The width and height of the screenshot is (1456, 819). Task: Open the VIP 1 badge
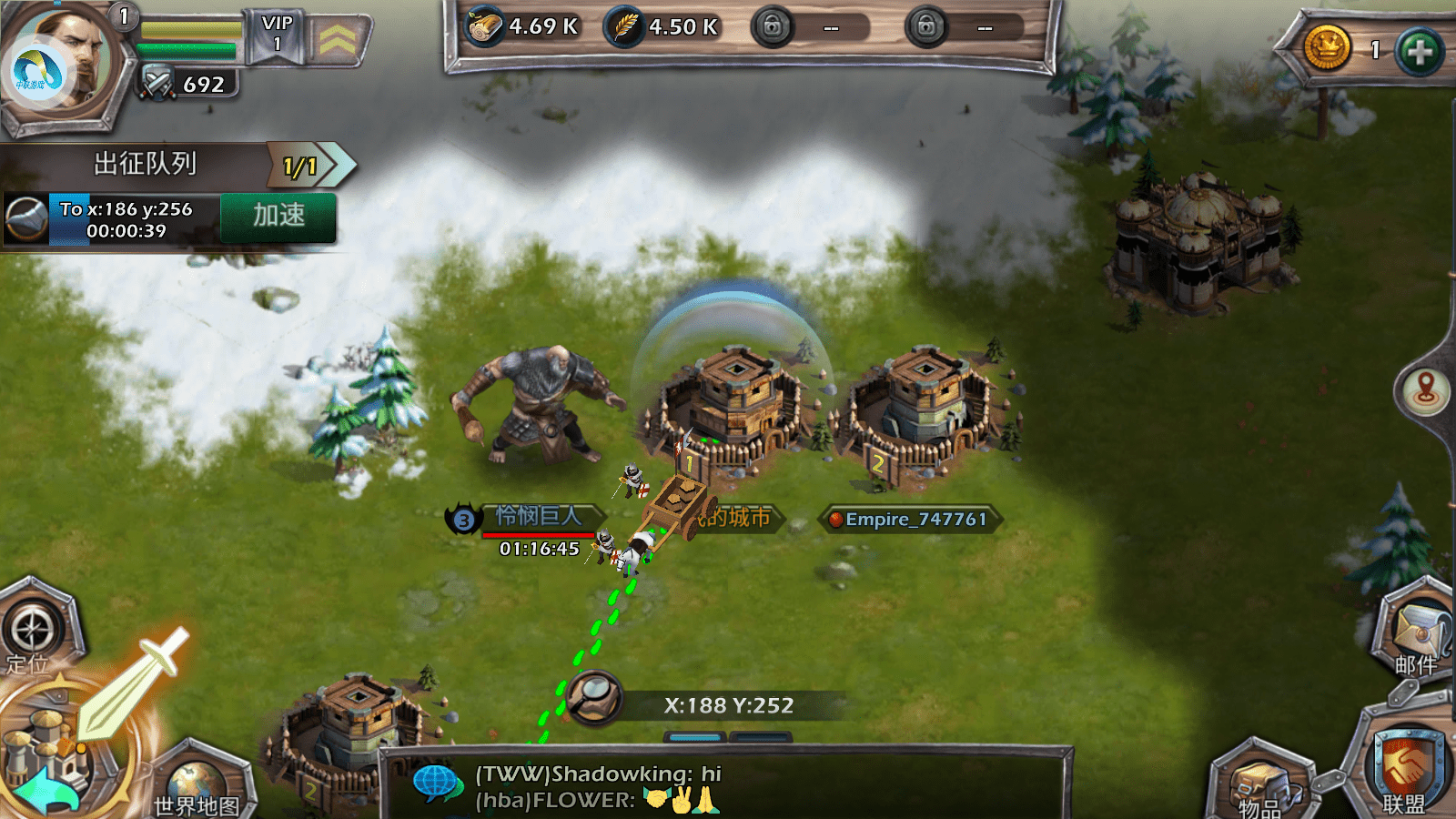[x=277, y=35]
